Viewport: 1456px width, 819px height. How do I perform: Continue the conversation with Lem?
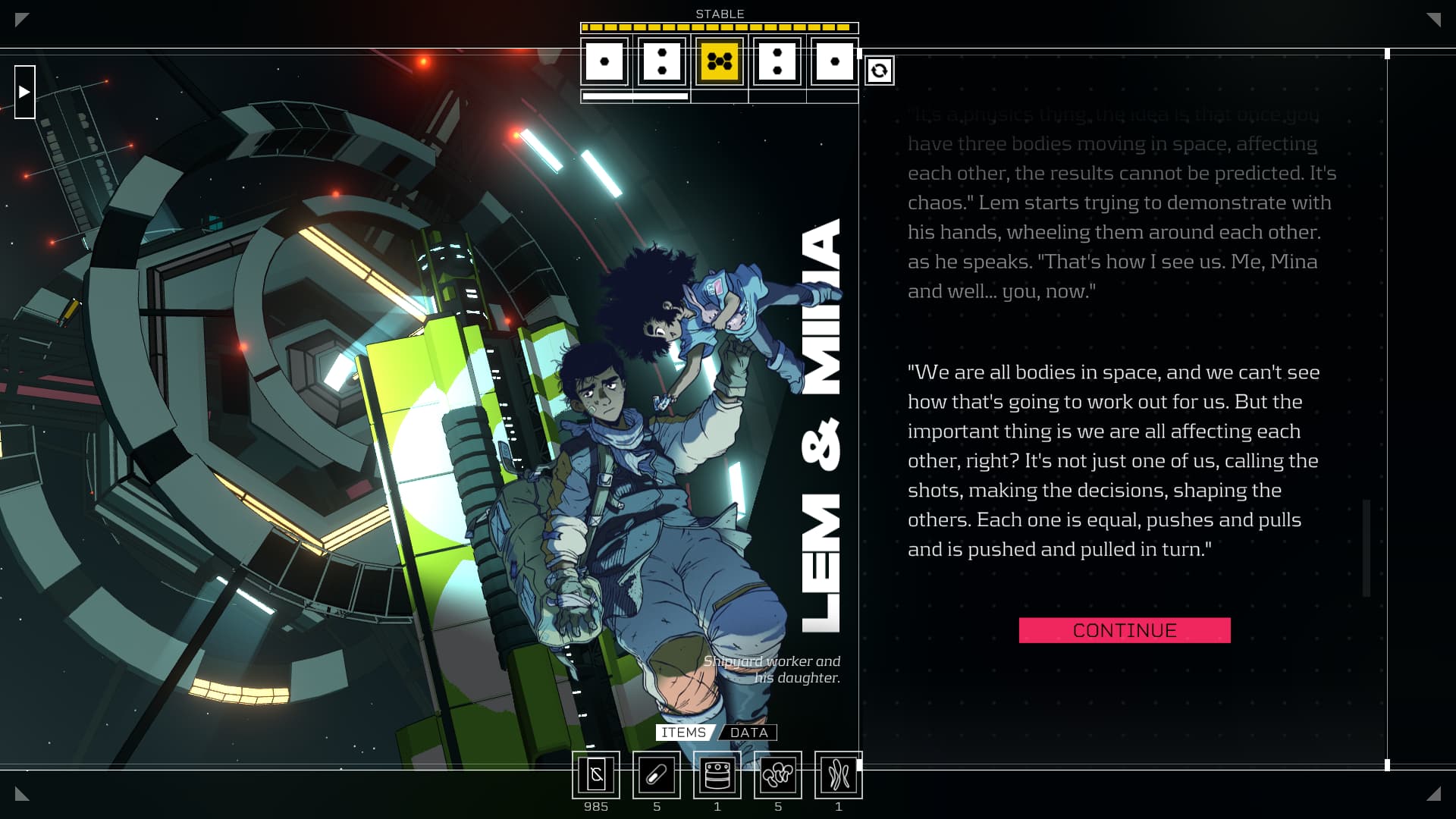(x=1124, y=630)
